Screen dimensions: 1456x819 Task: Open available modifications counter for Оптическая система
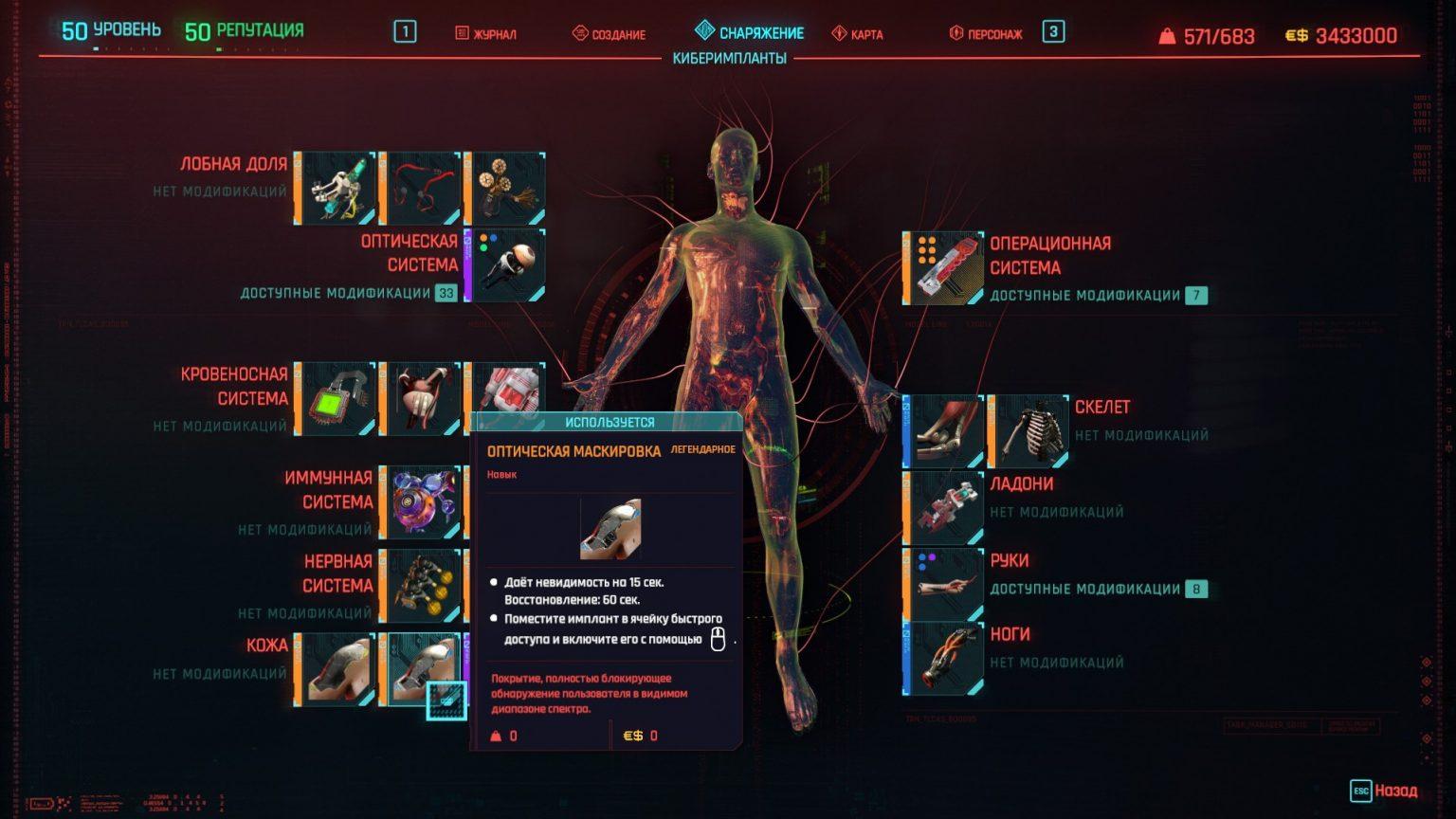tap(446, 294)
